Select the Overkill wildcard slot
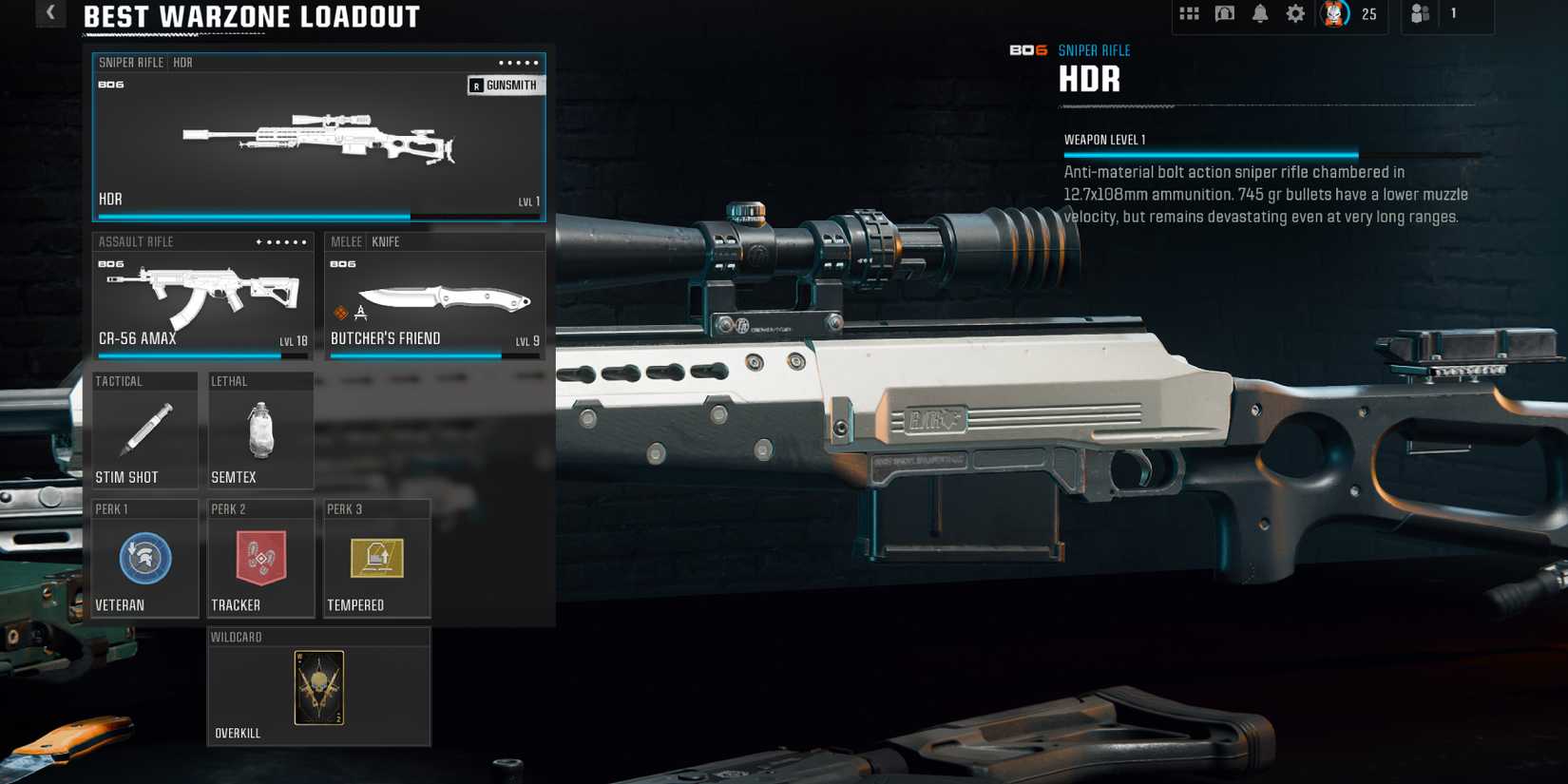This screenshot has width=1568, height=784. 318,687
